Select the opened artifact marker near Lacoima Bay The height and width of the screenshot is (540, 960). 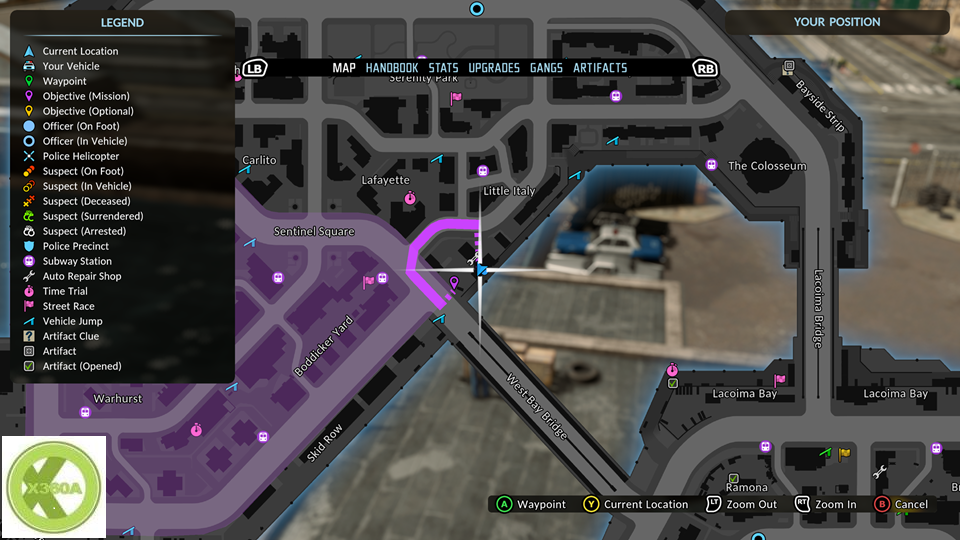[673, 384]
